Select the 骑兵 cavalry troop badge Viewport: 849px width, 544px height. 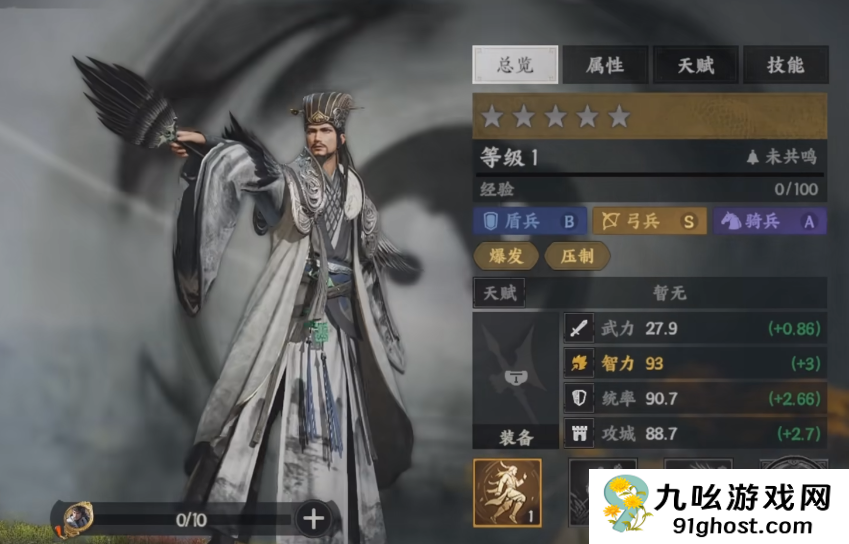[x=770, y=221]
